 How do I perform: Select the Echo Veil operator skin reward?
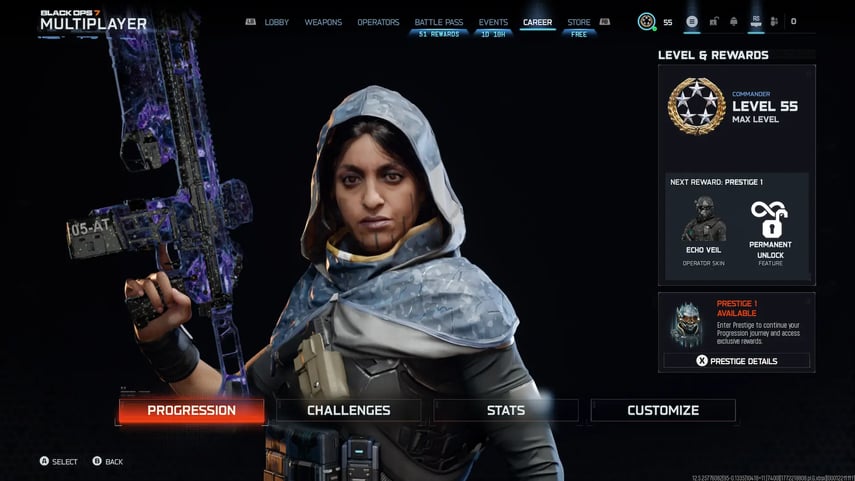pos(703,225)
